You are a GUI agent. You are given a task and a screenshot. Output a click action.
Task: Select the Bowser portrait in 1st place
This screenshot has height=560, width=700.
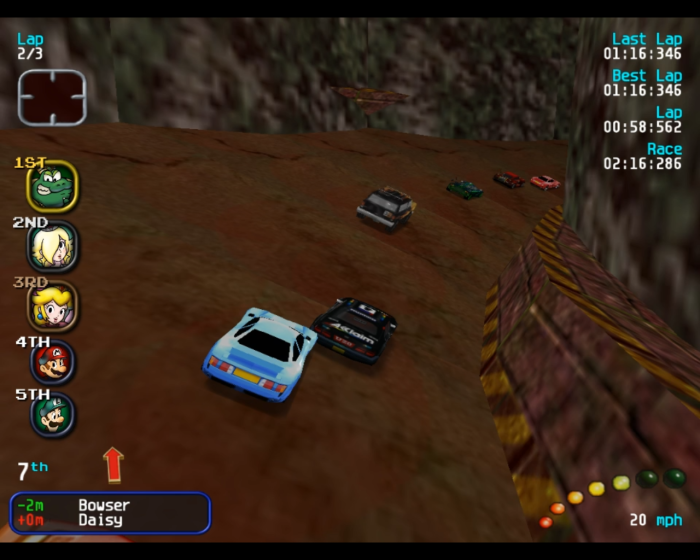point(51,186)
